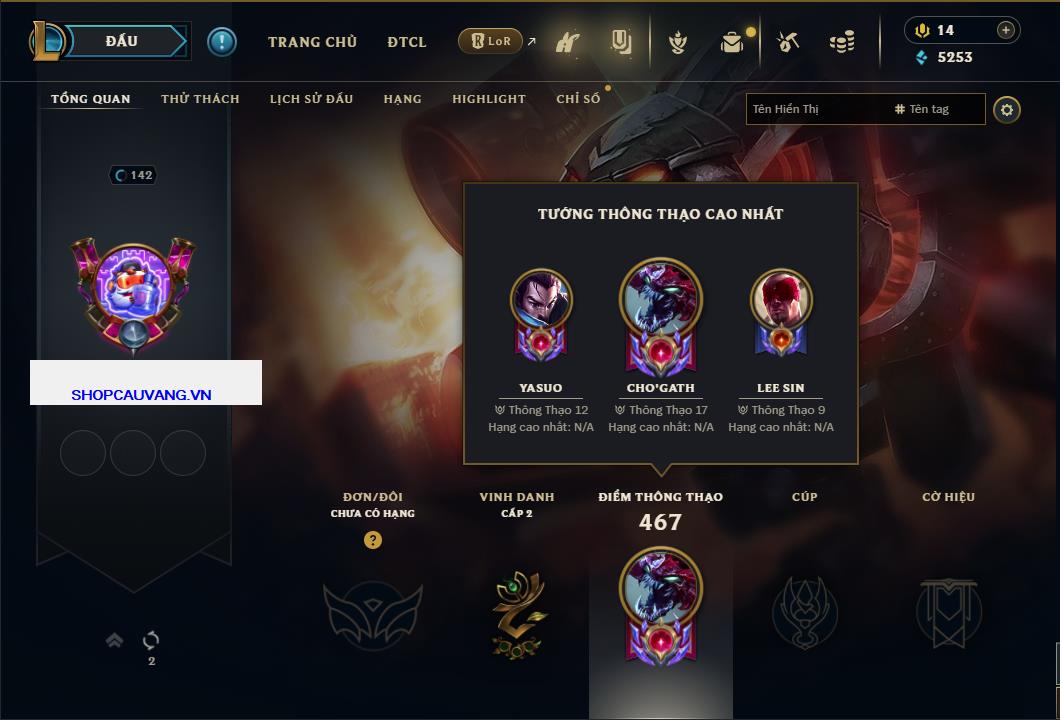This screenshot has width=1060, height=720.
Task: Select the Lee Sin mastery portrait
Action: point(781,299)
